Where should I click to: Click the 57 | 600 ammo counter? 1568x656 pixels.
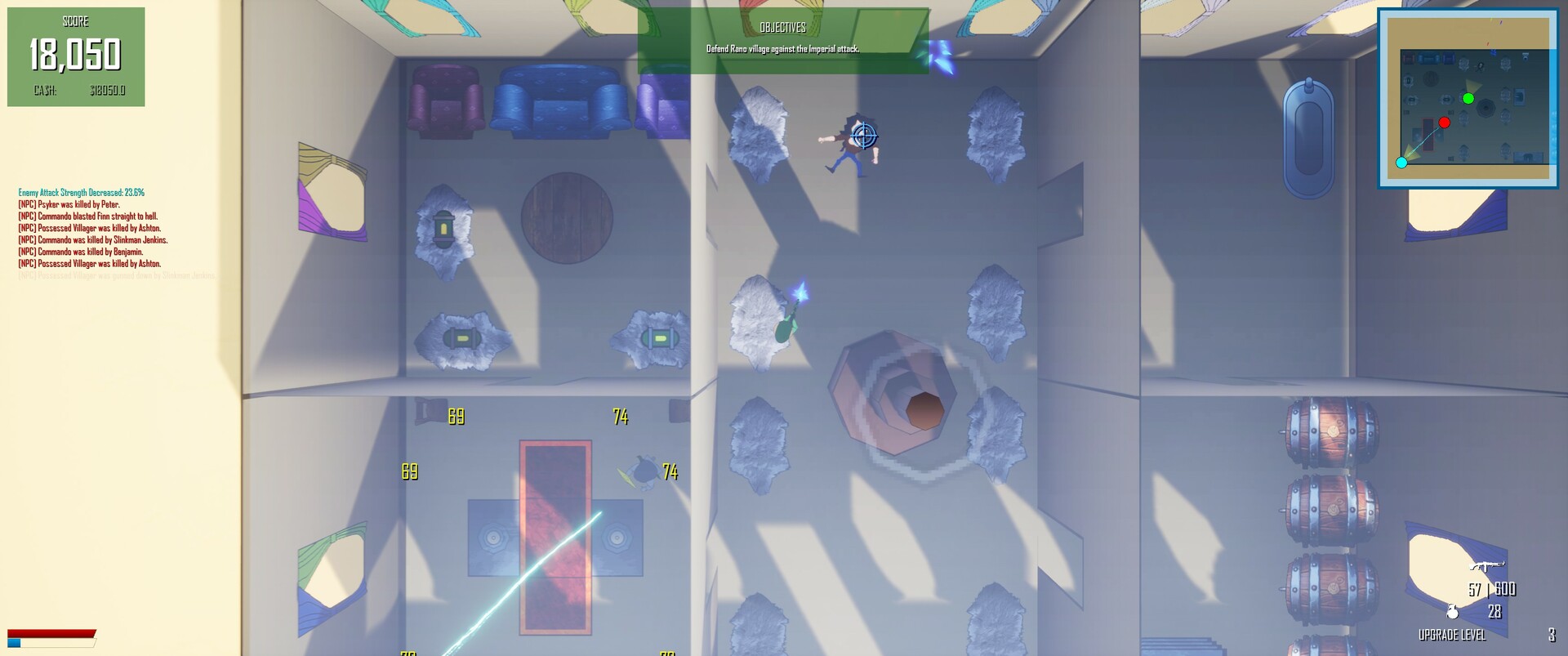pos(1492,590)
